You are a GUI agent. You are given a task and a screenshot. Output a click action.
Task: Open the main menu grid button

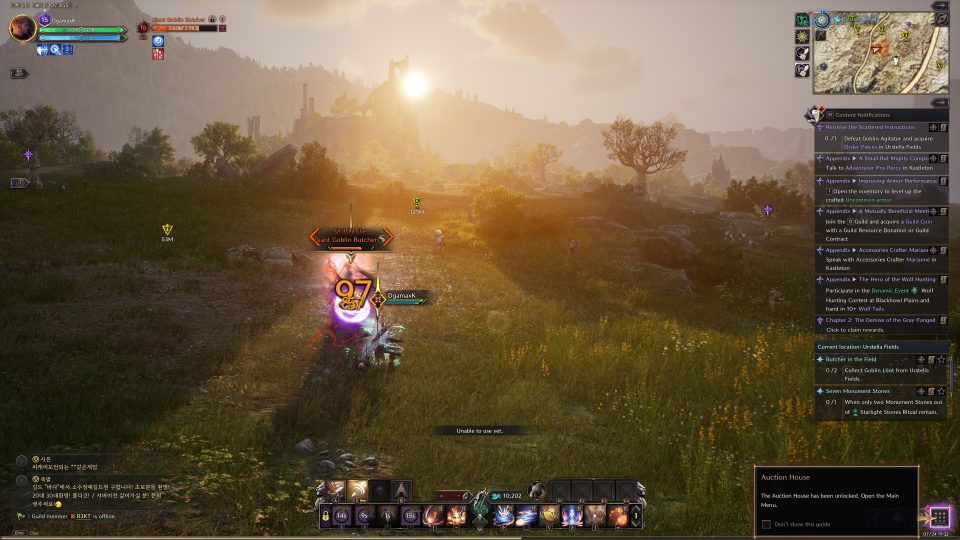click(x=938, y=517)
